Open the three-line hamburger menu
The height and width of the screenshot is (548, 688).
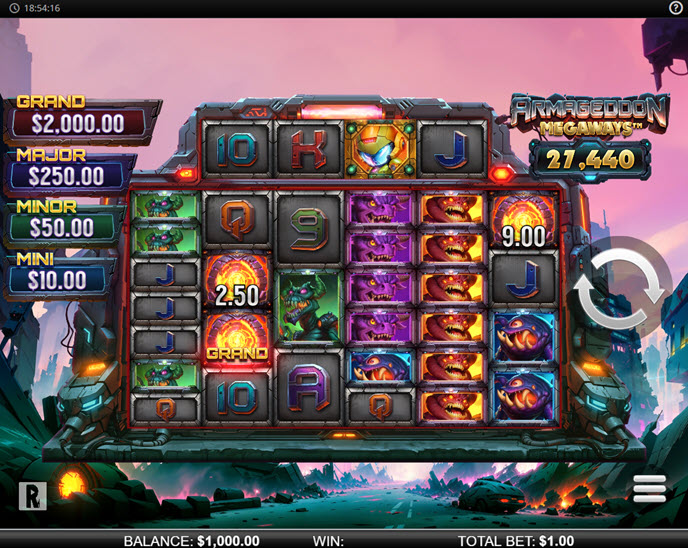[x=649, y=489]
